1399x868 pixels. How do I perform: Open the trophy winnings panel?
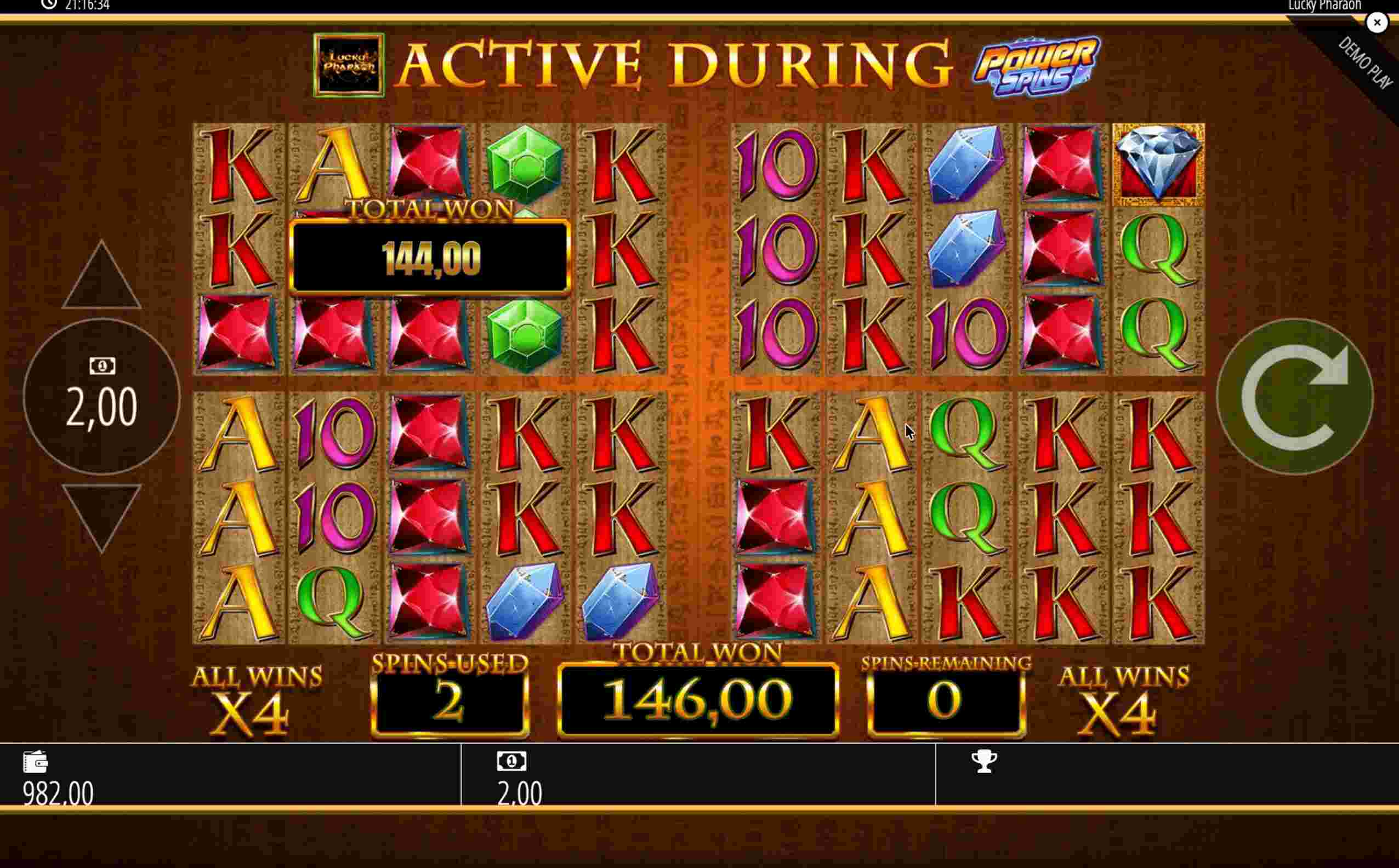pos(984,762)
